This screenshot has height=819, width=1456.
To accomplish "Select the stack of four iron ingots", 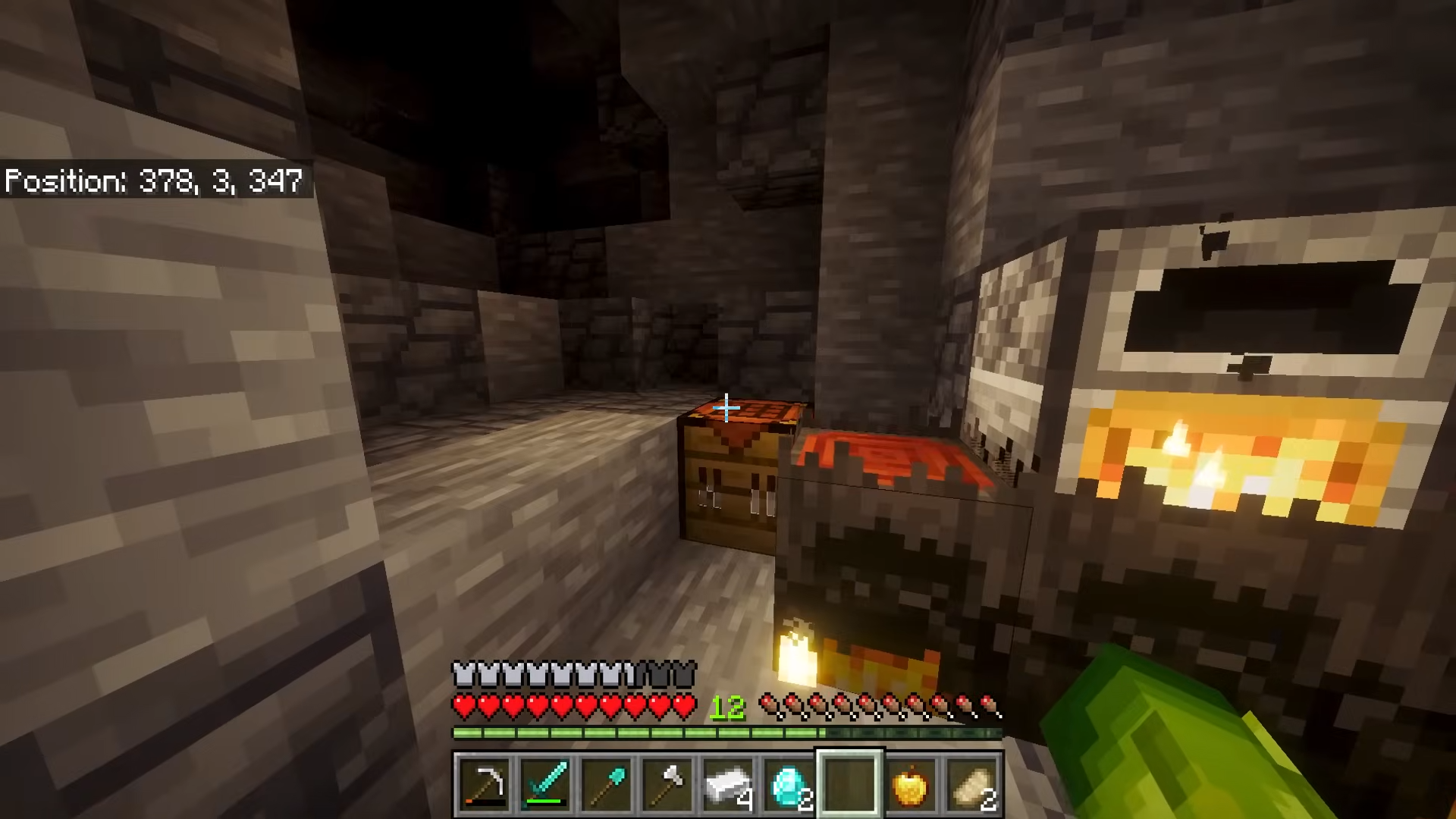I will [x=727, y=785].
